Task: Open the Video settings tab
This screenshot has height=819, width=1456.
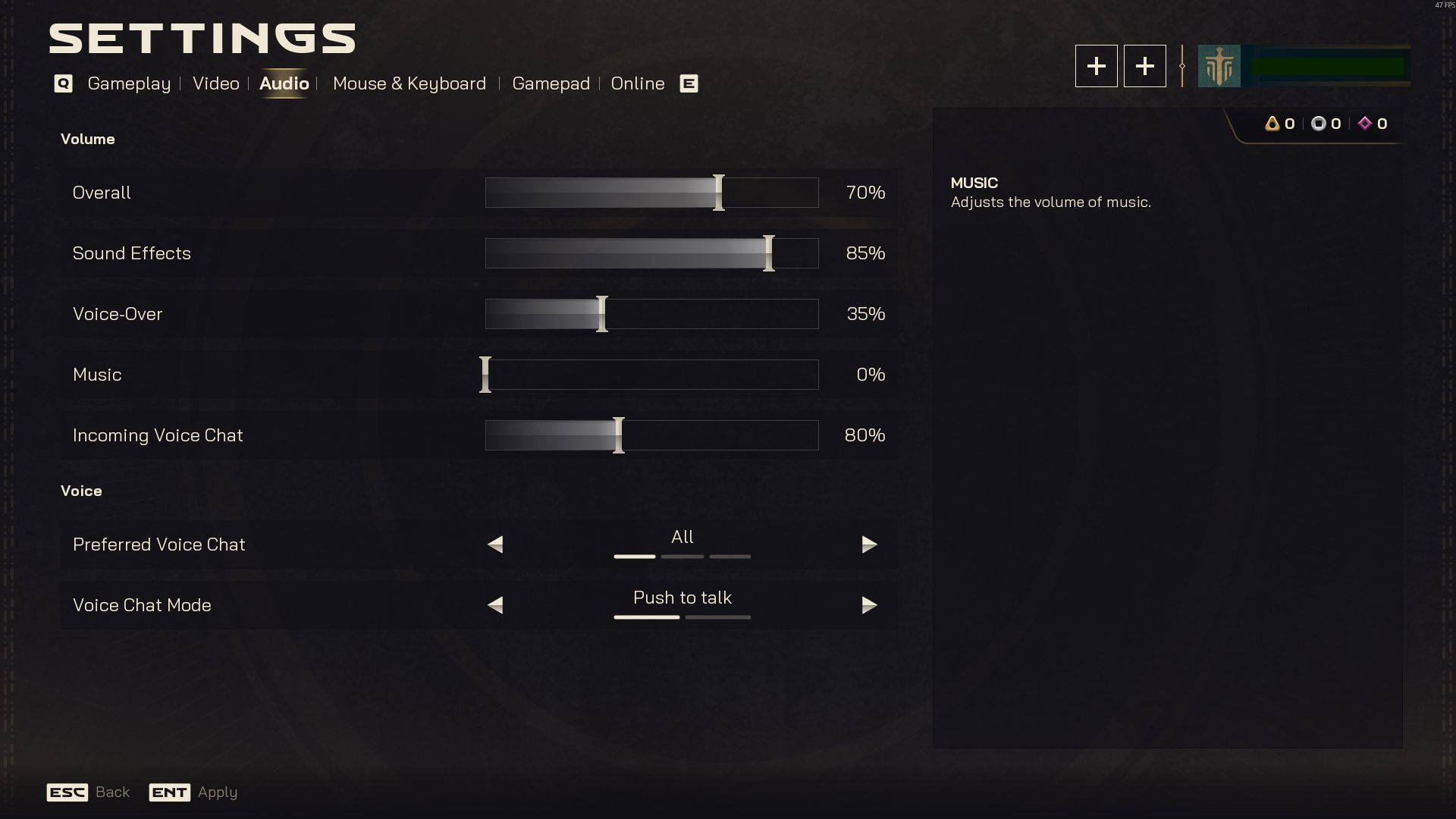Action: [215, 83]
